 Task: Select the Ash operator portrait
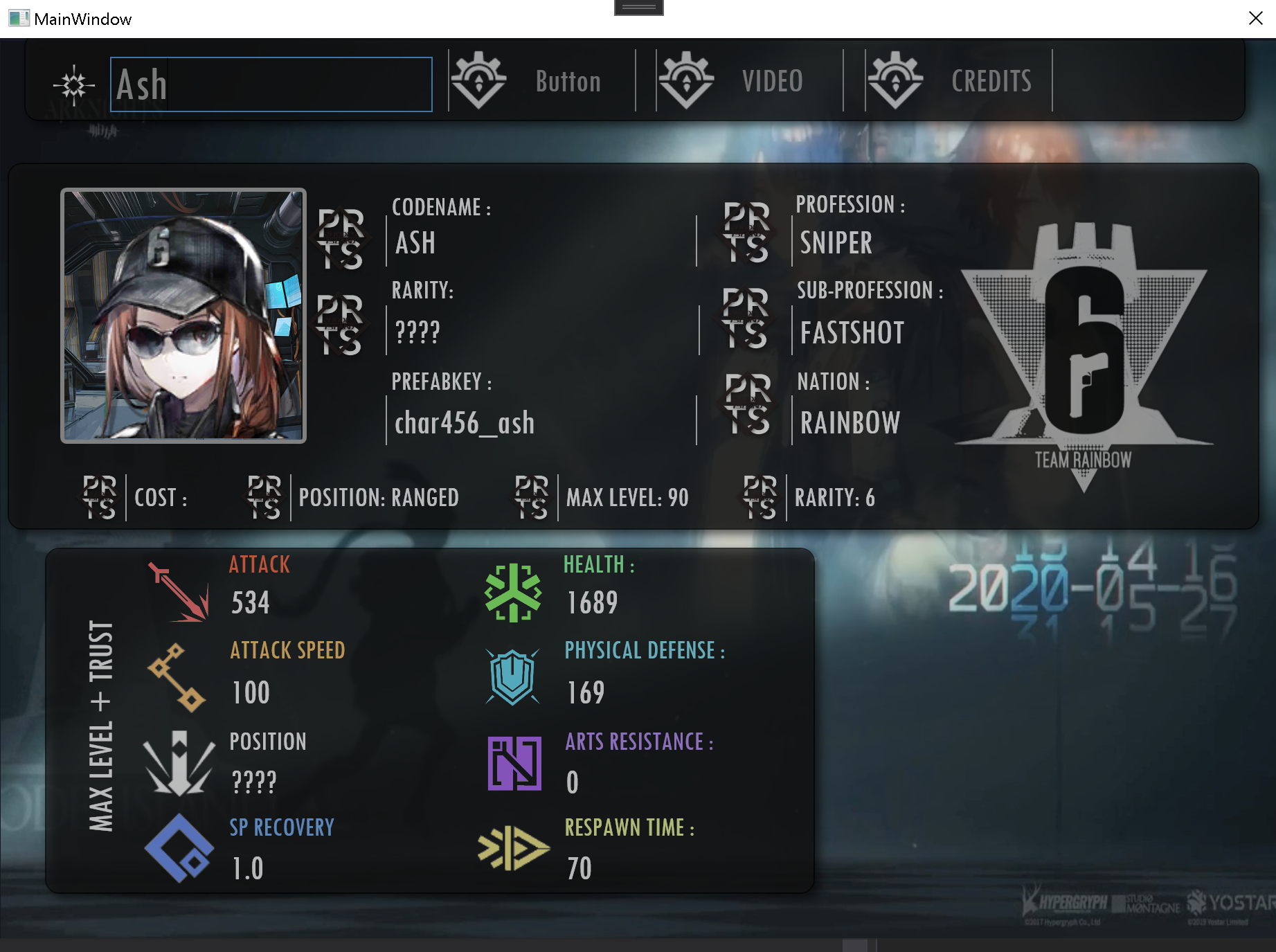point(183,316)
